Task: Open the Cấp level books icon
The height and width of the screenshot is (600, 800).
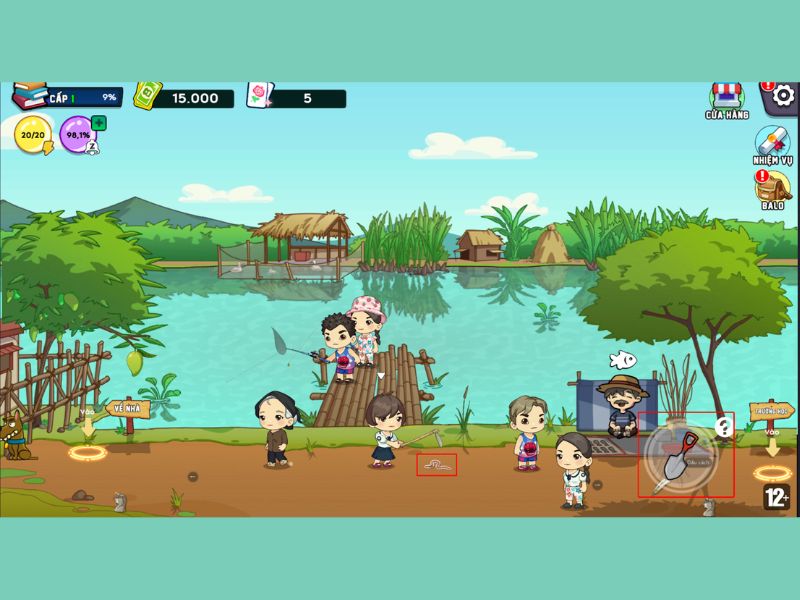Action: (31, 96)
